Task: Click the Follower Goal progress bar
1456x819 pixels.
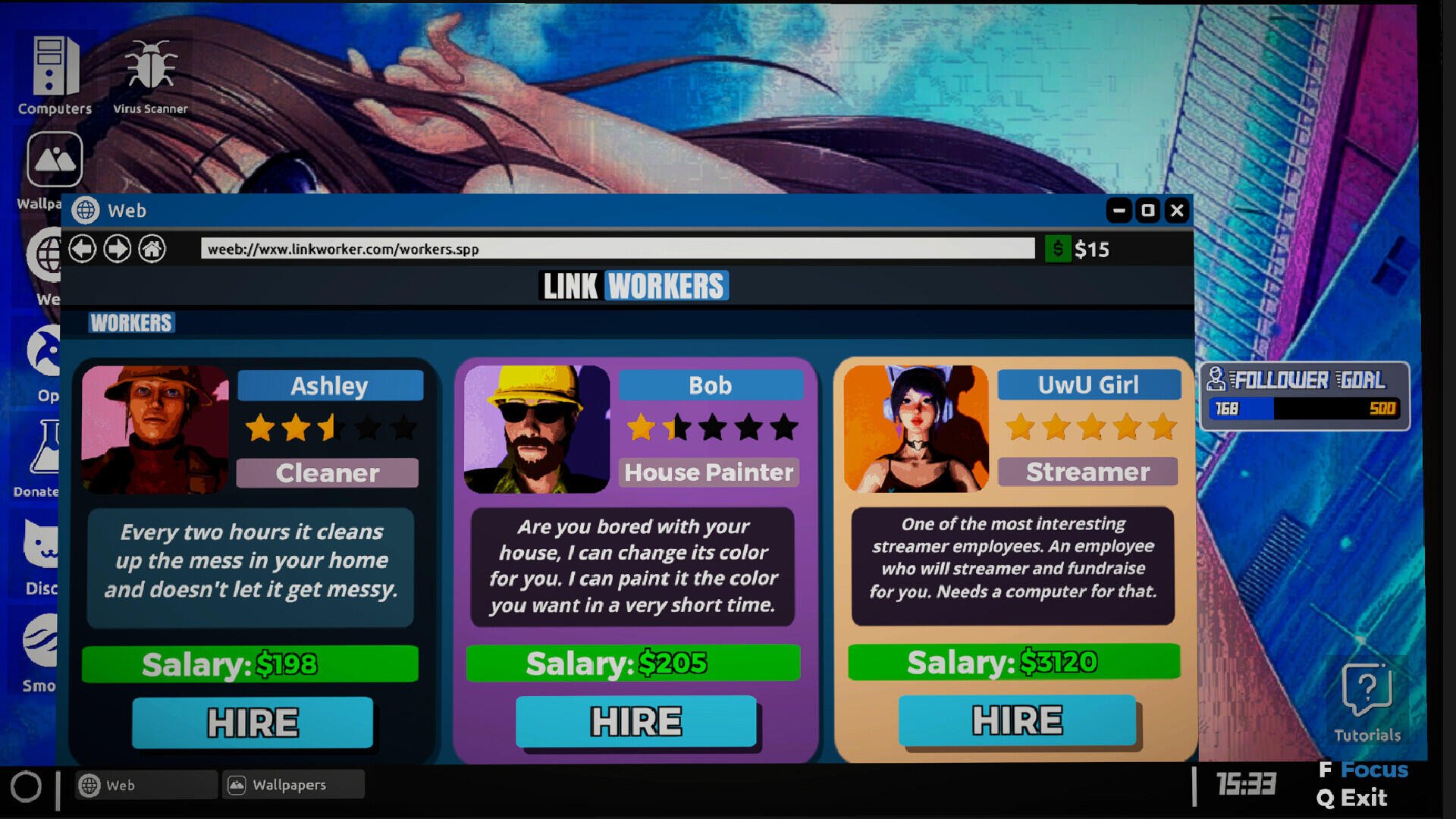Action: pos(1303,409)
